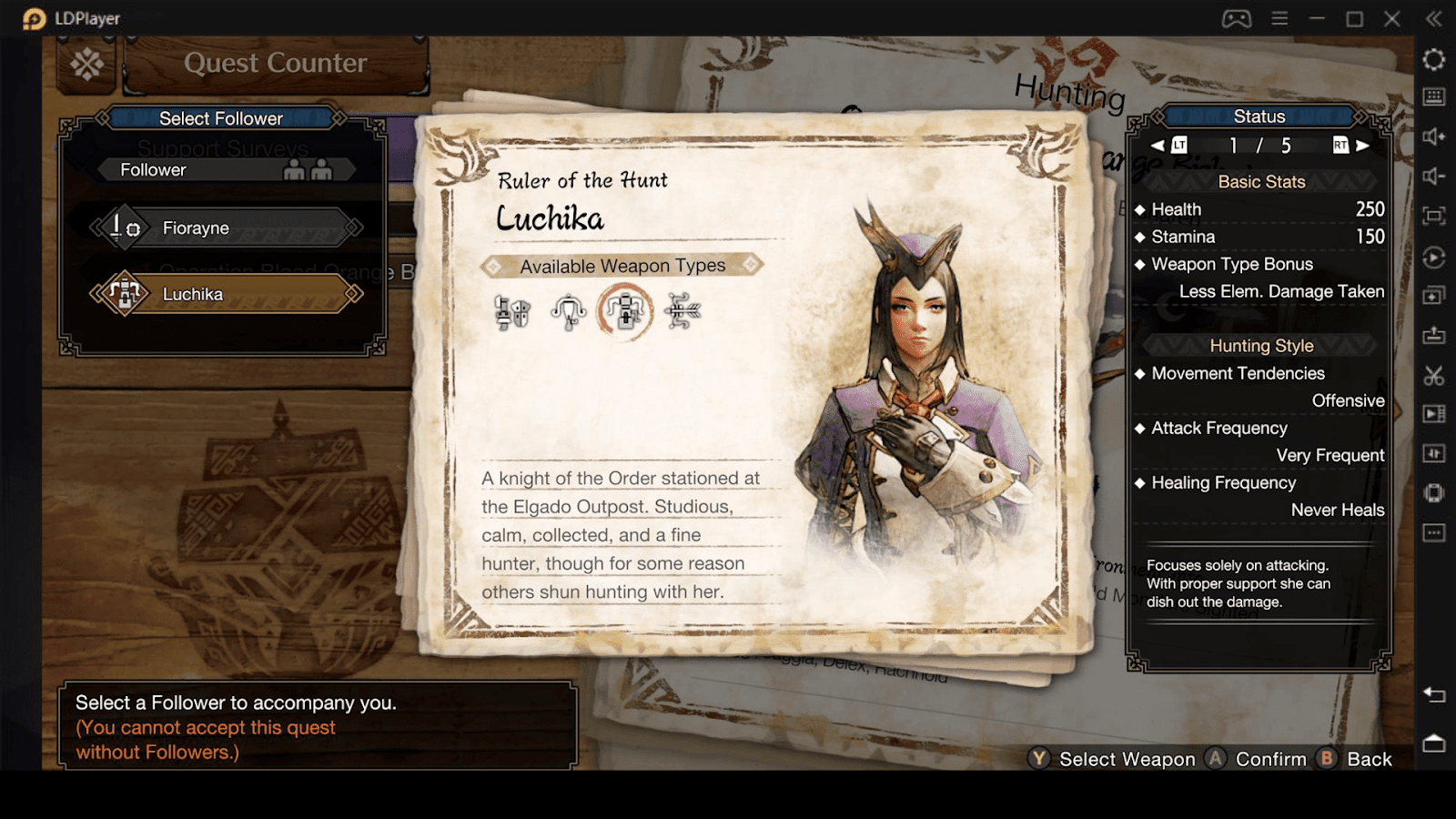Select the bow weapon type icon
This screenshot has width=1456, height=819.
(682, 311)
